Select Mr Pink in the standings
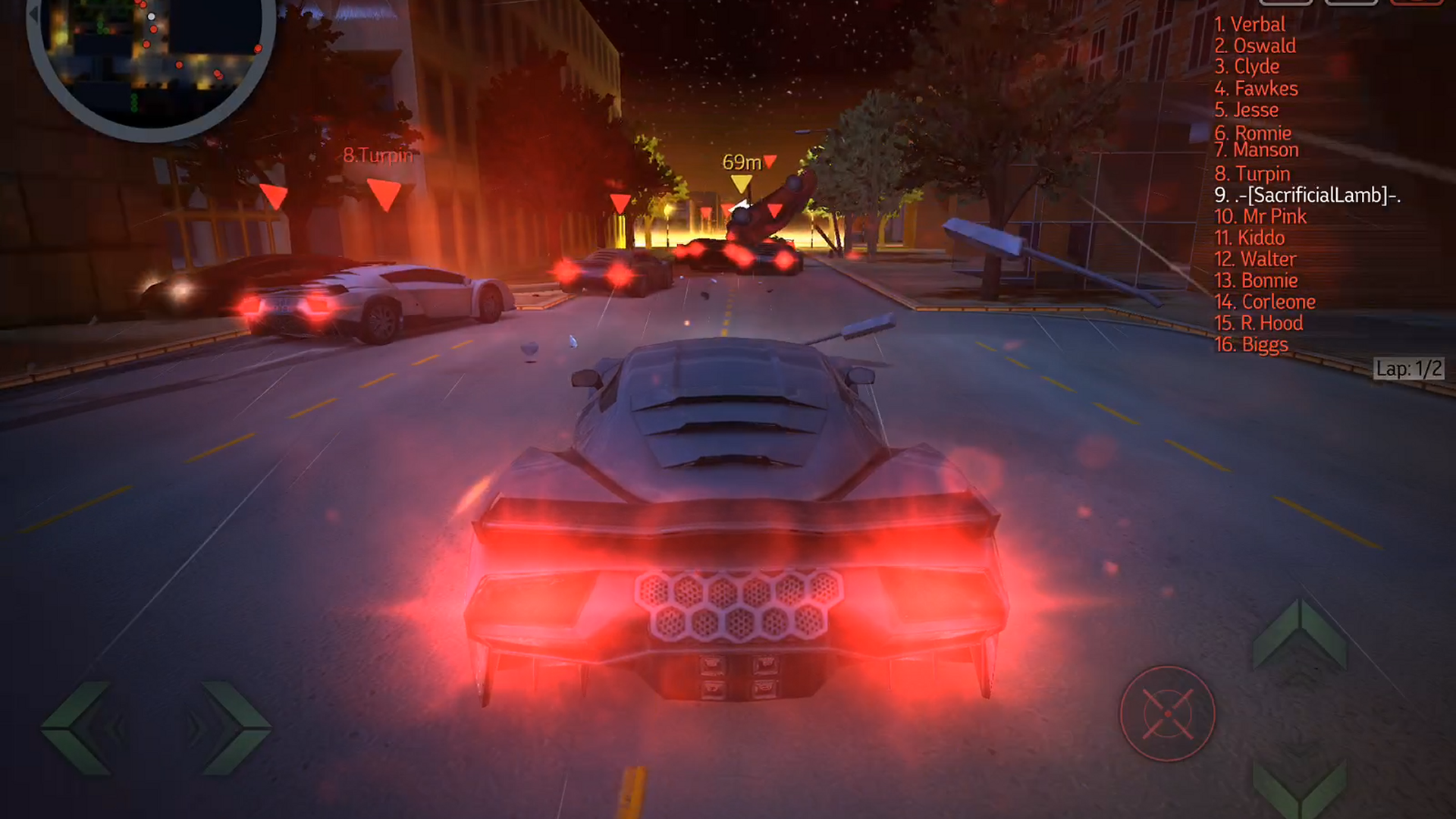 (1261, 216)
